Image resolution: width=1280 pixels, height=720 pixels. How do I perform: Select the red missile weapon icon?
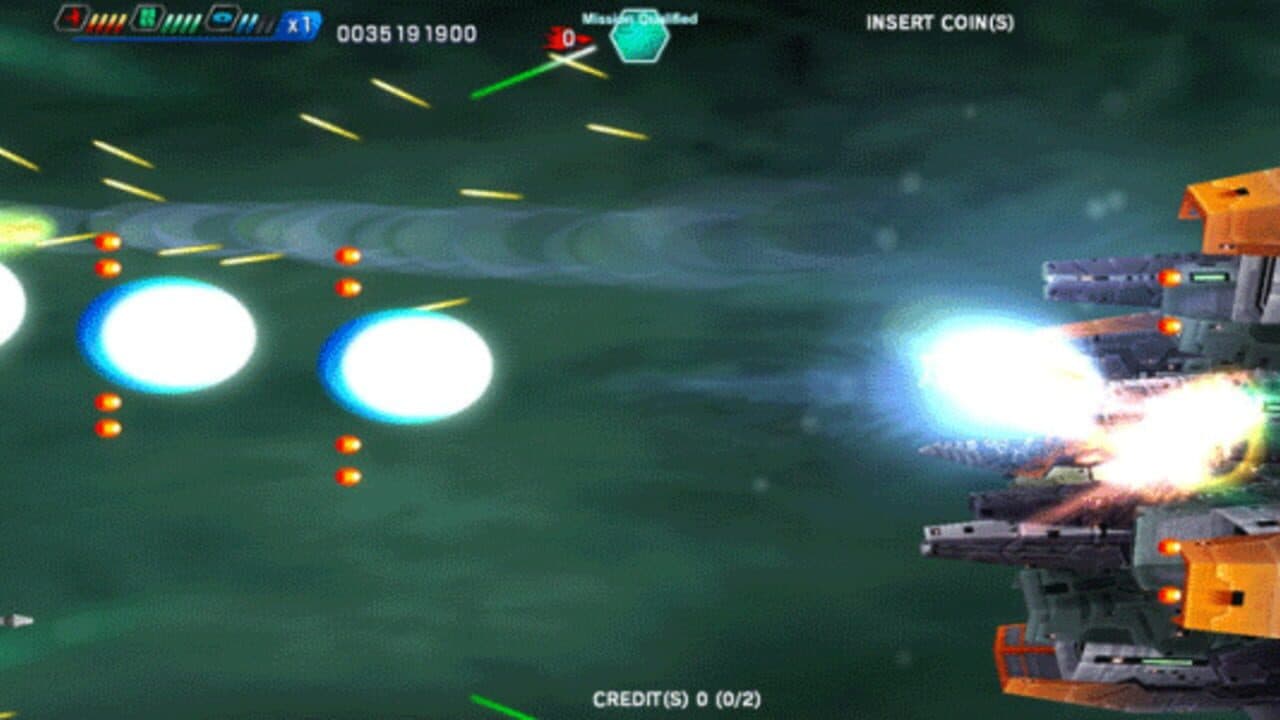(x=72, y=18)
